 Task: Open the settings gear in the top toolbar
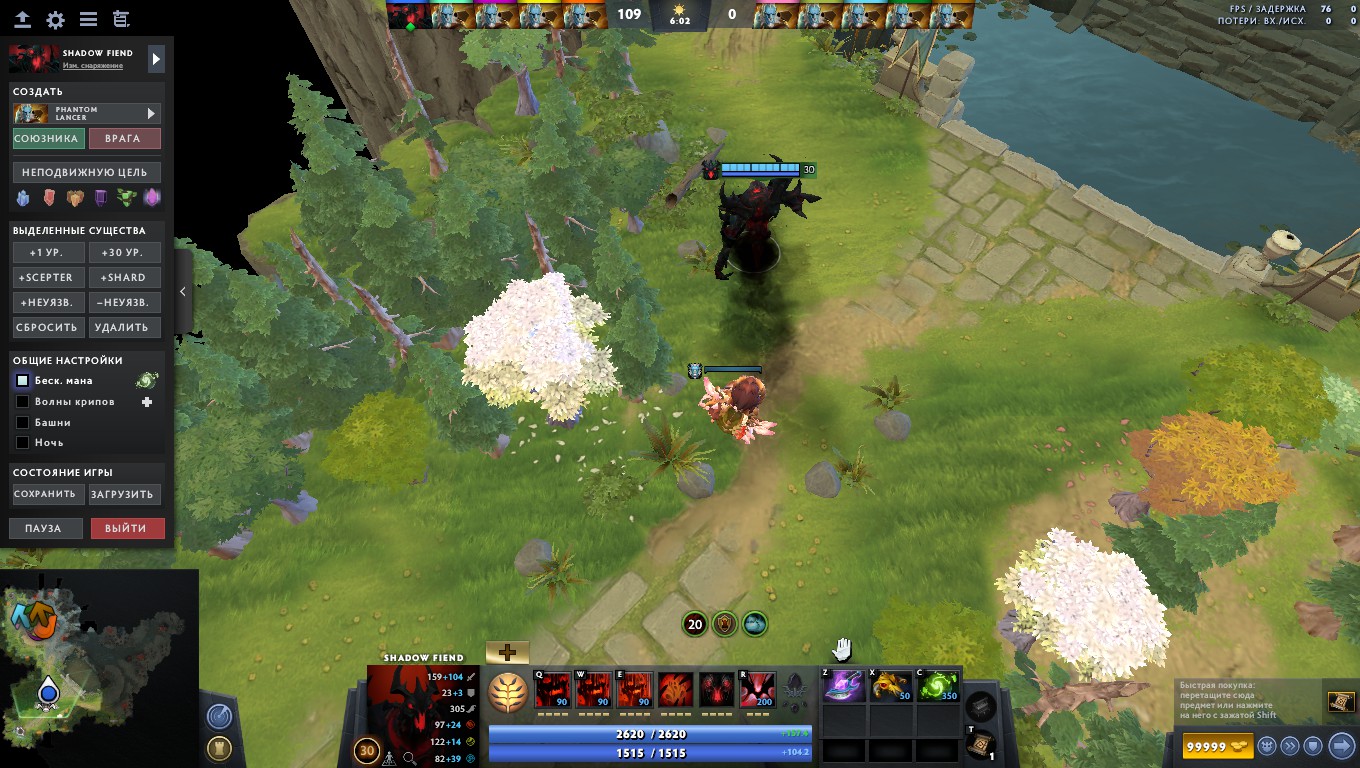[55, 17]
